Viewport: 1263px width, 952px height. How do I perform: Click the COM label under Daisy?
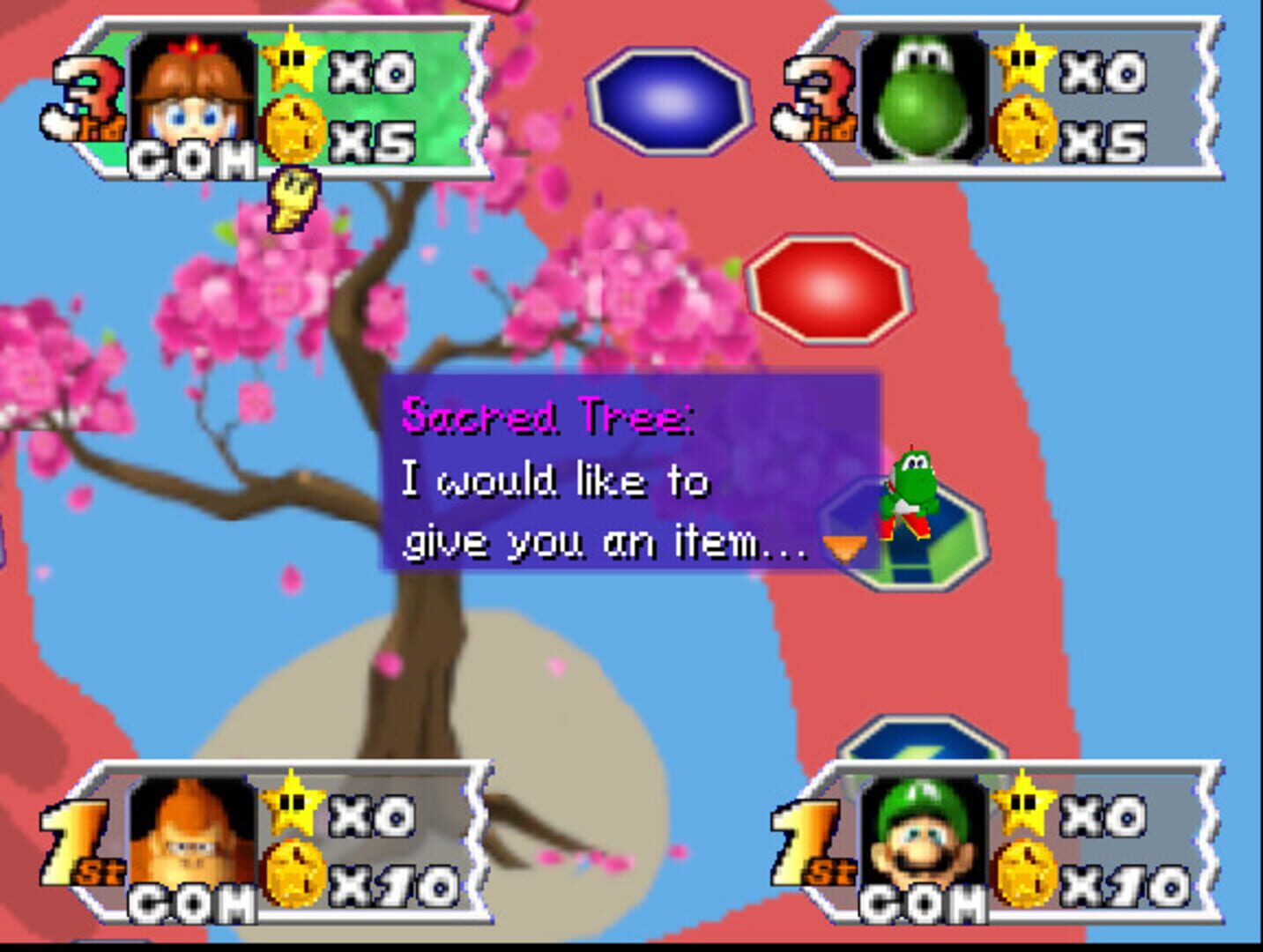pos(192,160)
